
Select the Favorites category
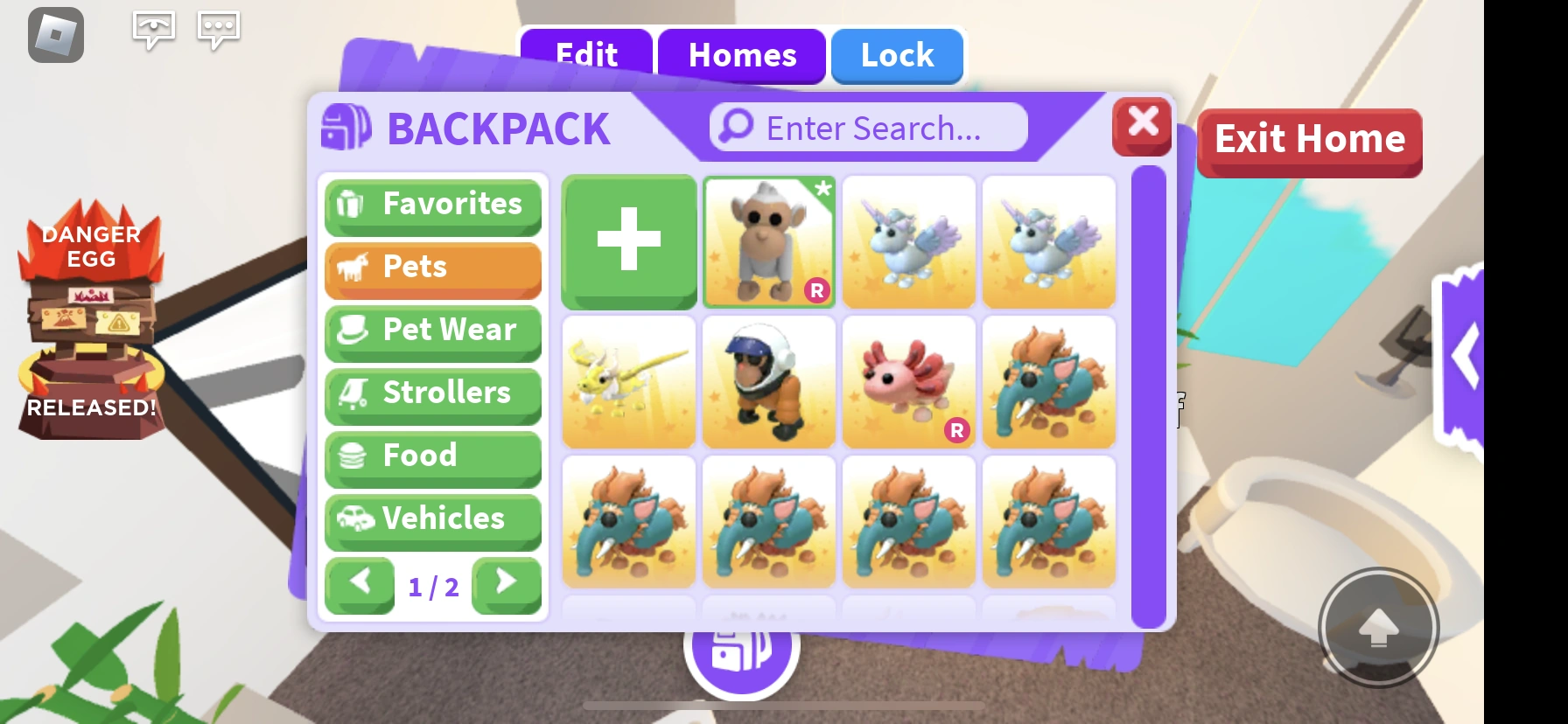432,205
